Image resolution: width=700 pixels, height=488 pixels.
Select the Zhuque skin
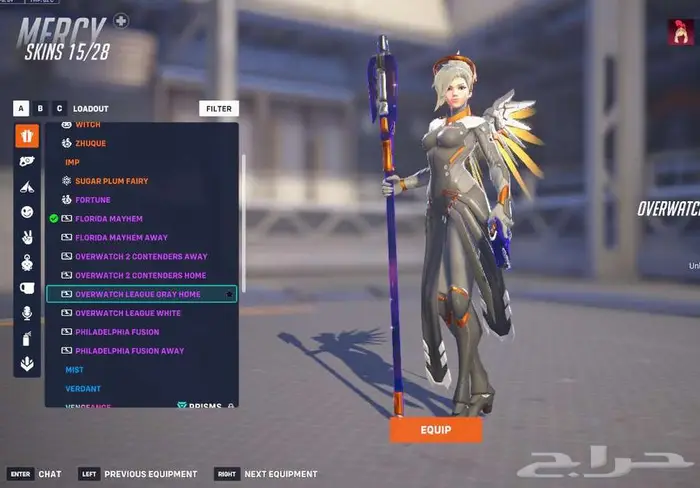pos(90,143)
